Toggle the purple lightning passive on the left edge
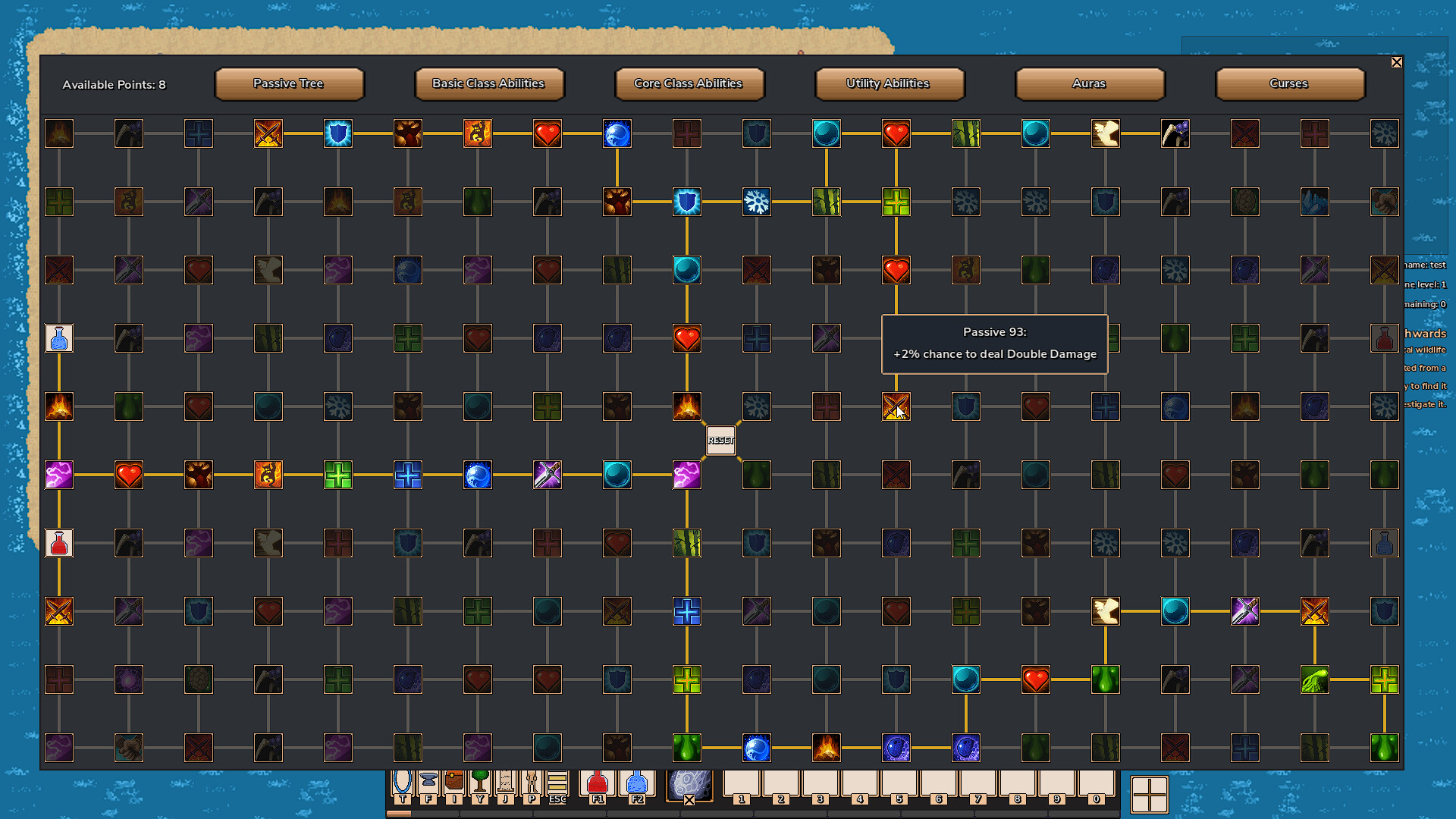This screenshot has height=819, width=1456. pos(59,475)
